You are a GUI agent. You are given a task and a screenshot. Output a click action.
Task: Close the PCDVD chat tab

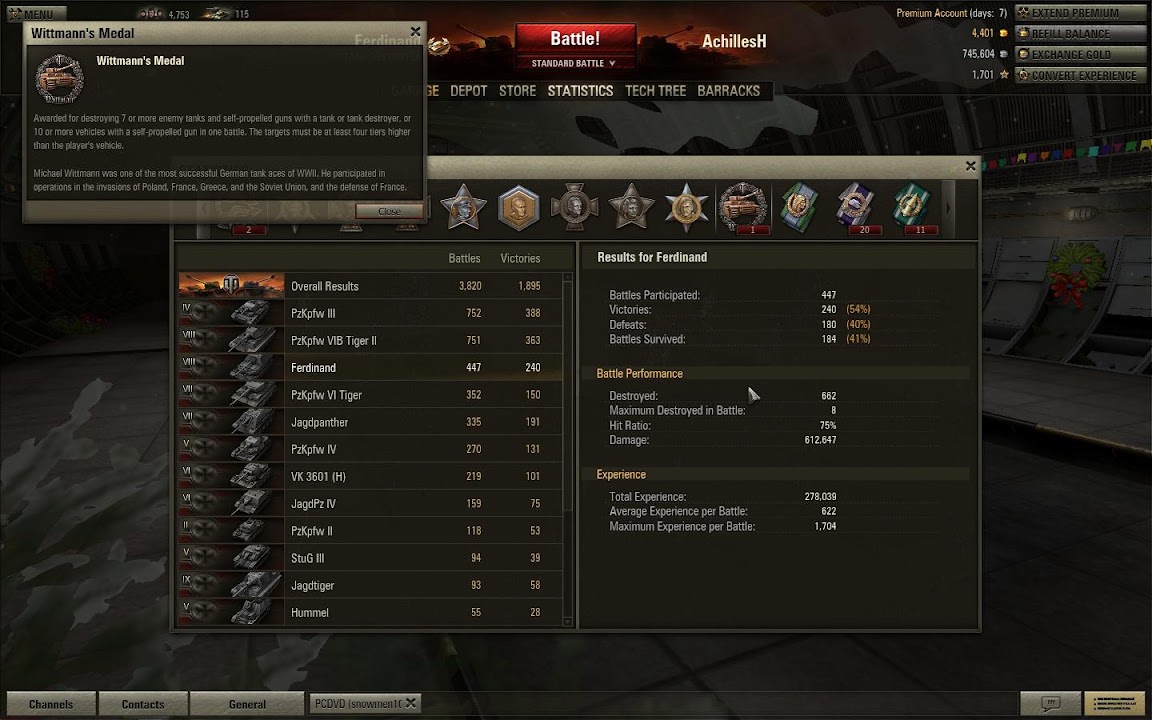(411, 703)
